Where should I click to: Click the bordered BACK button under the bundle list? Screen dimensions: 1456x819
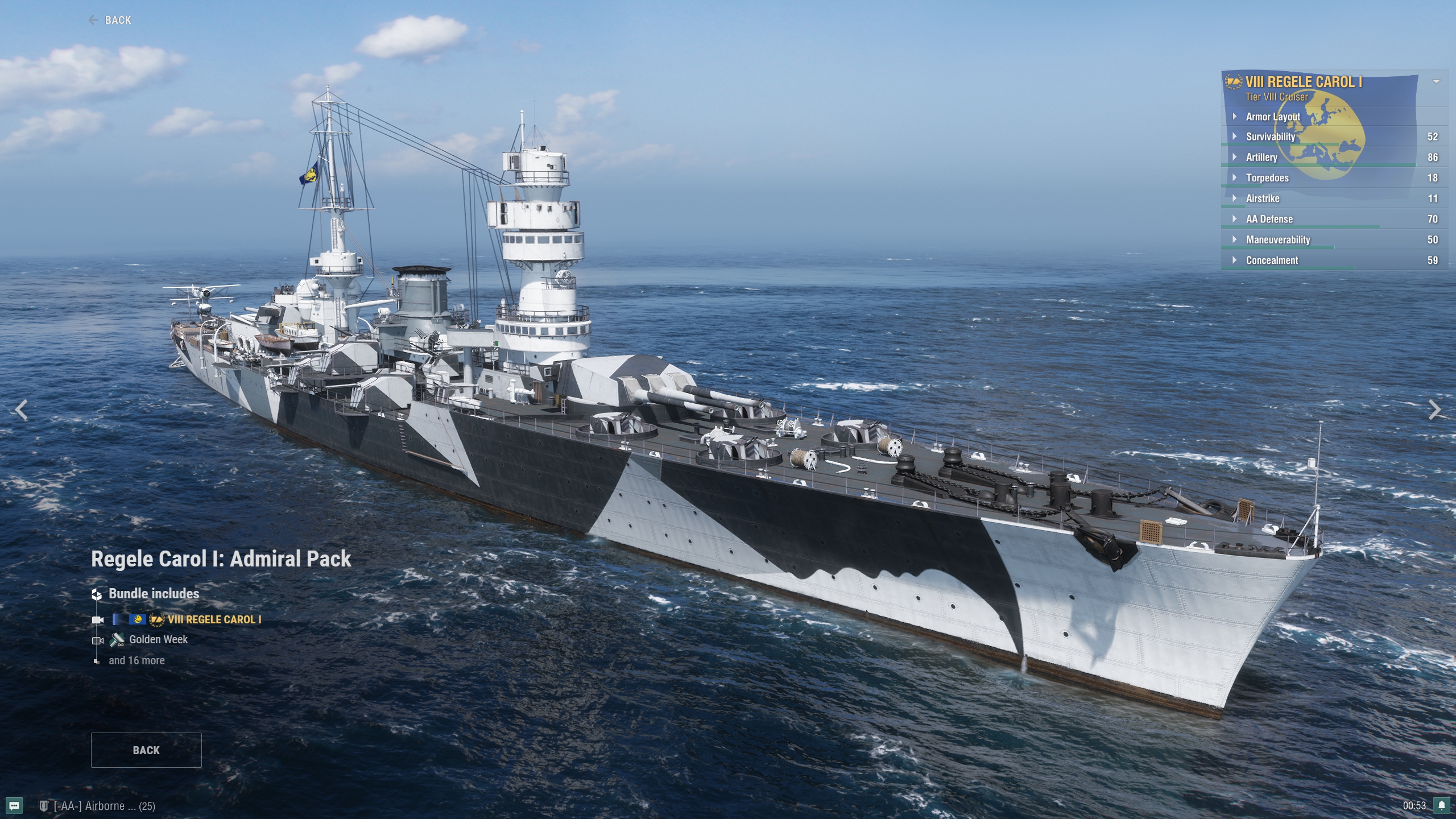pos(146,750)
